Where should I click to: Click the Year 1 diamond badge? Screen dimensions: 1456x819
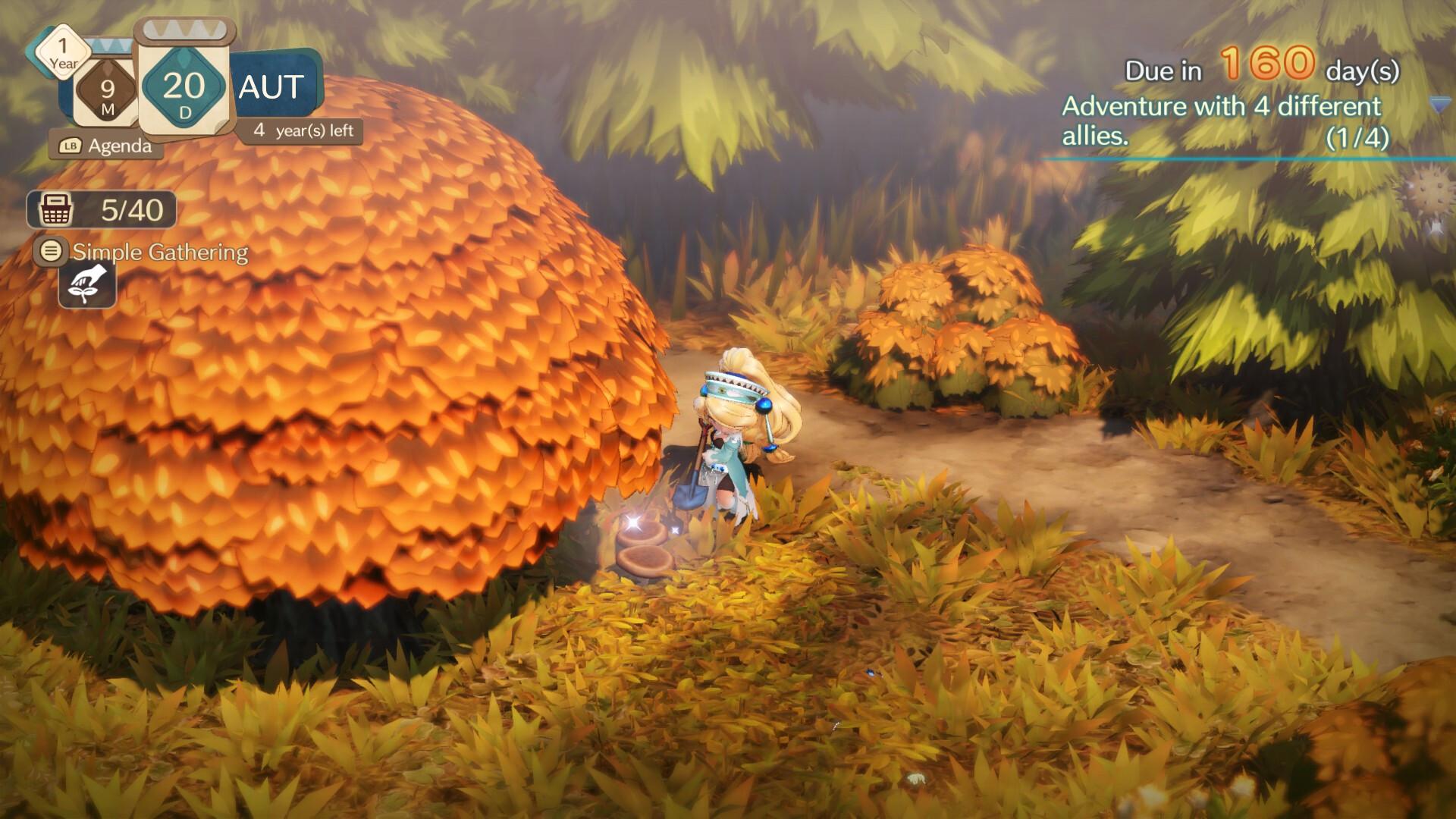pyautogui.click(x=62, y=53)
